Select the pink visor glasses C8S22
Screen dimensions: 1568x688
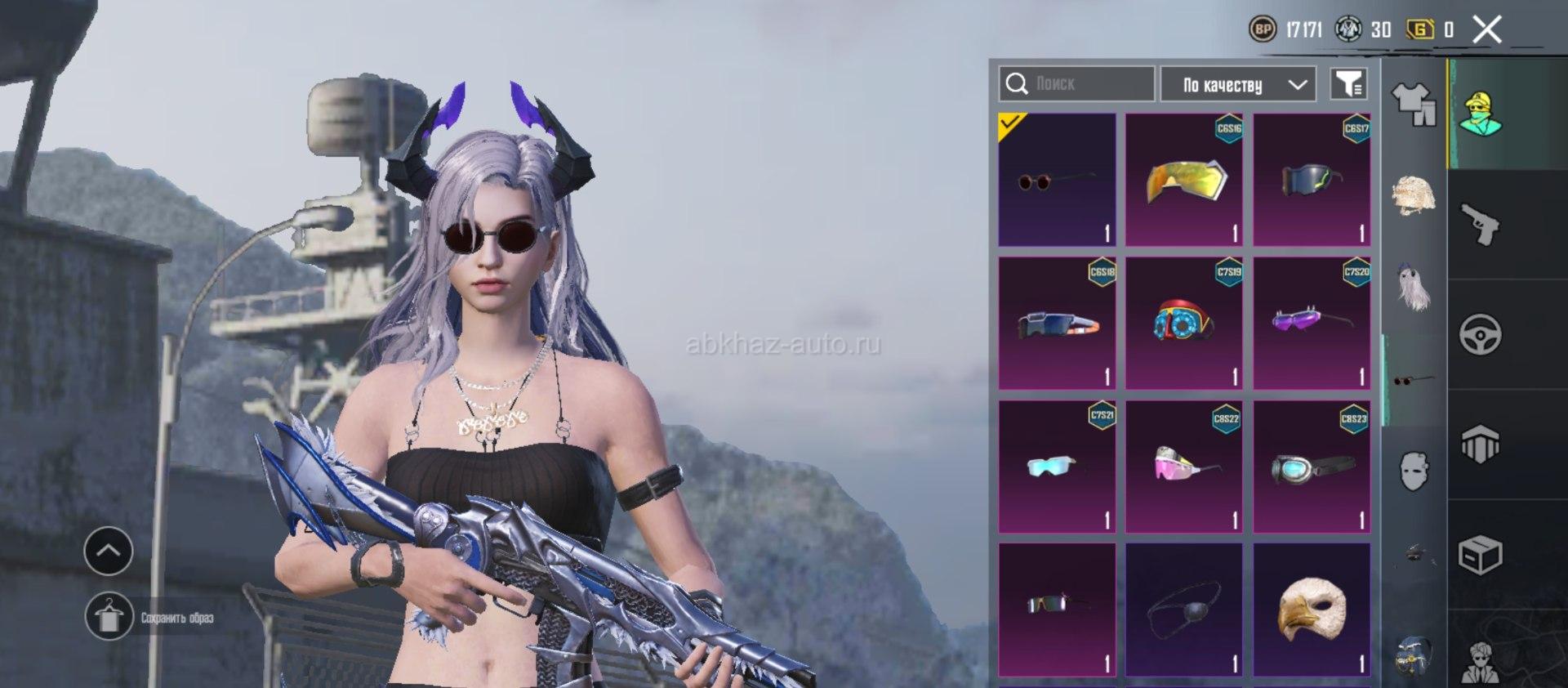[x=1184, y=467]
